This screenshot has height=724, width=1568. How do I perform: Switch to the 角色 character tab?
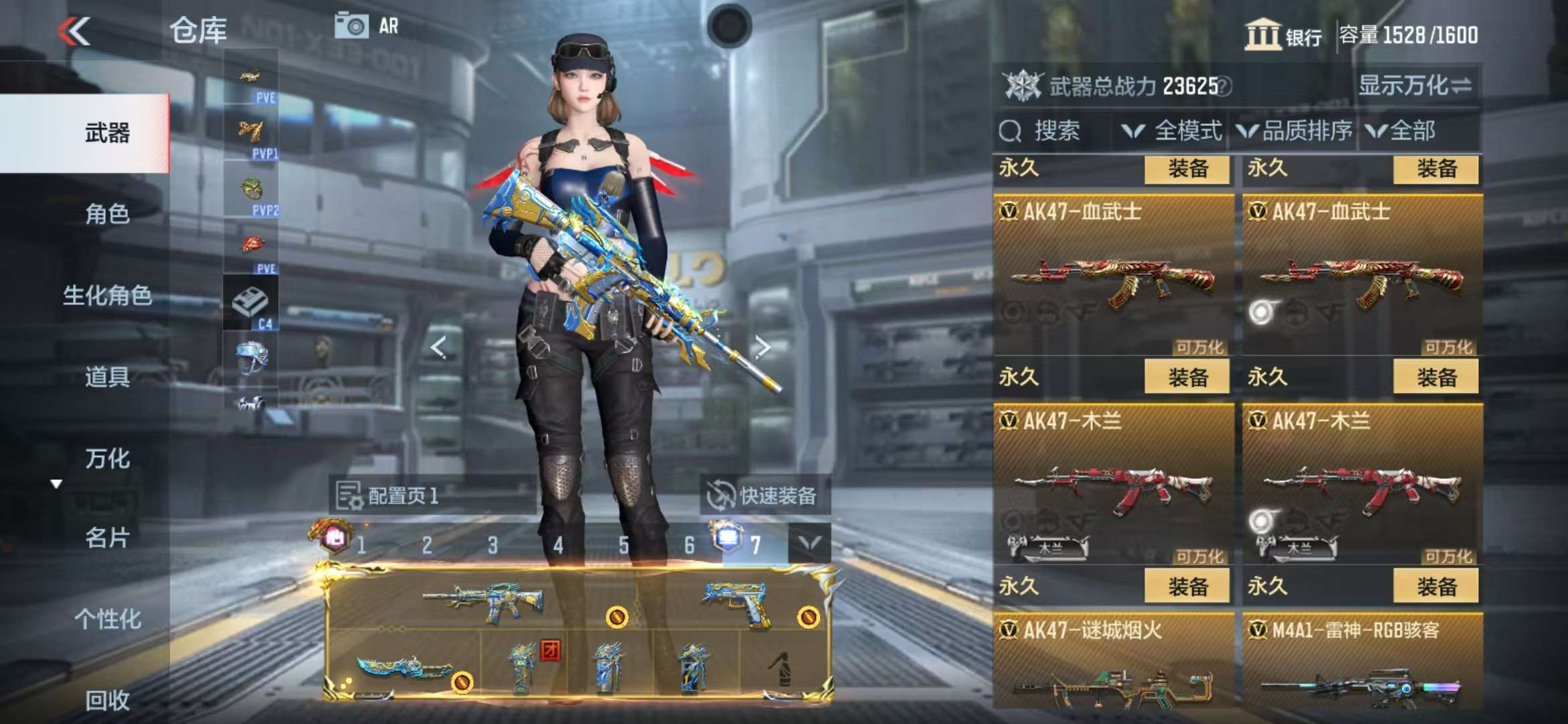tap(107, 214)
